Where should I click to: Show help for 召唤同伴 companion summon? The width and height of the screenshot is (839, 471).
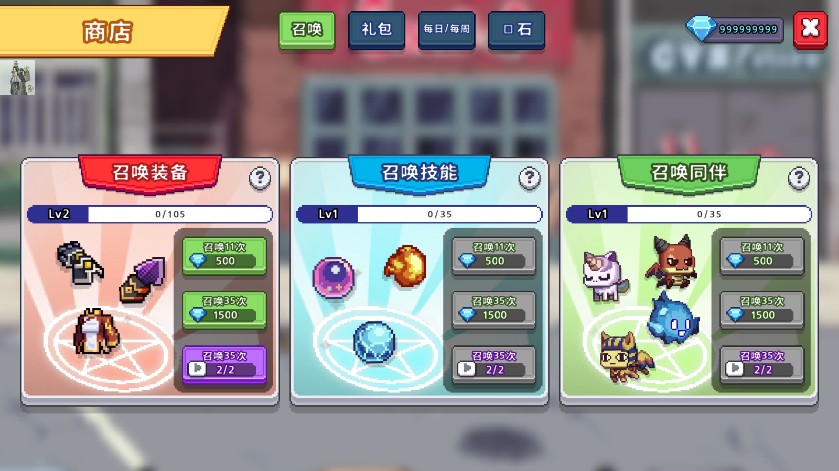pos(799,178)
